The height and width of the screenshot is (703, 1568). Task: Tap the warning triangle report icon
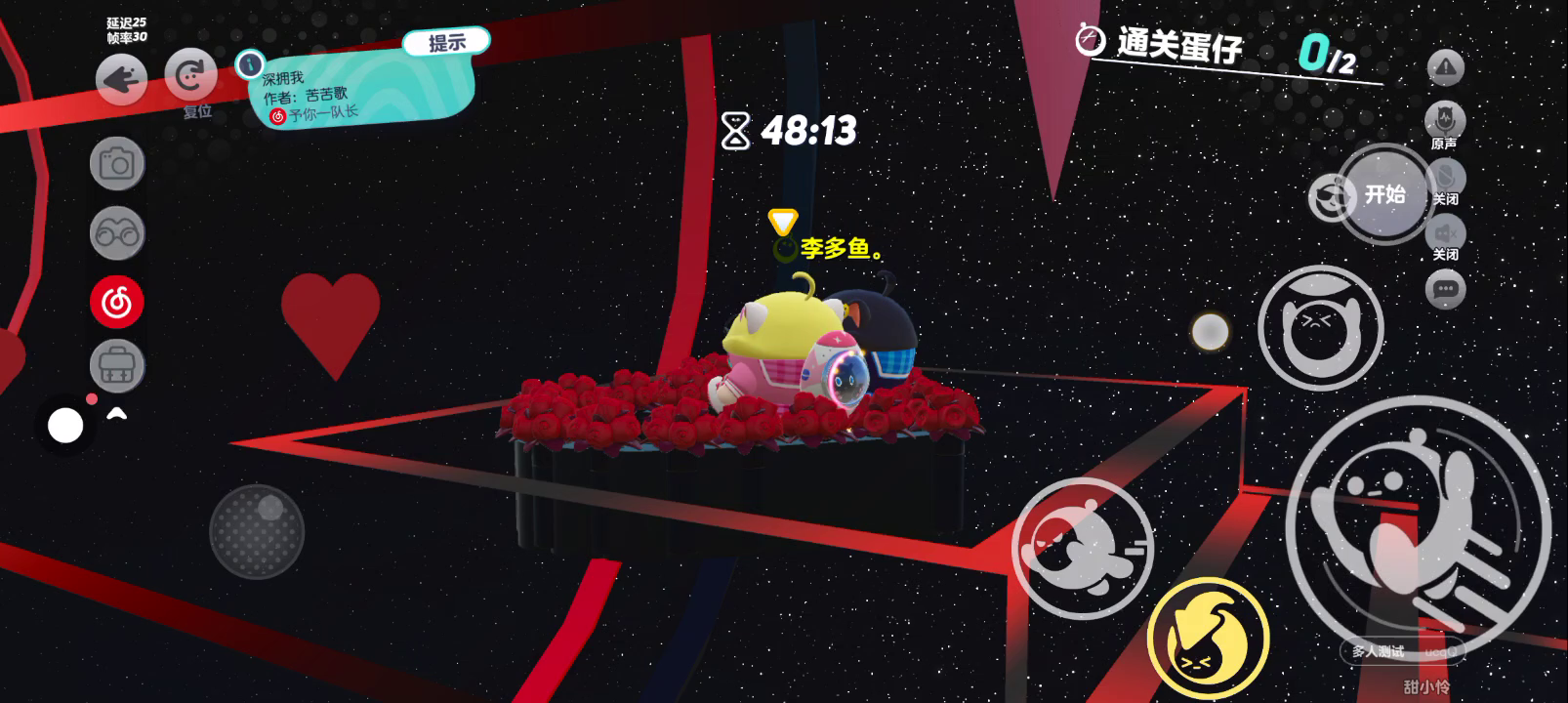point(1446,67)
